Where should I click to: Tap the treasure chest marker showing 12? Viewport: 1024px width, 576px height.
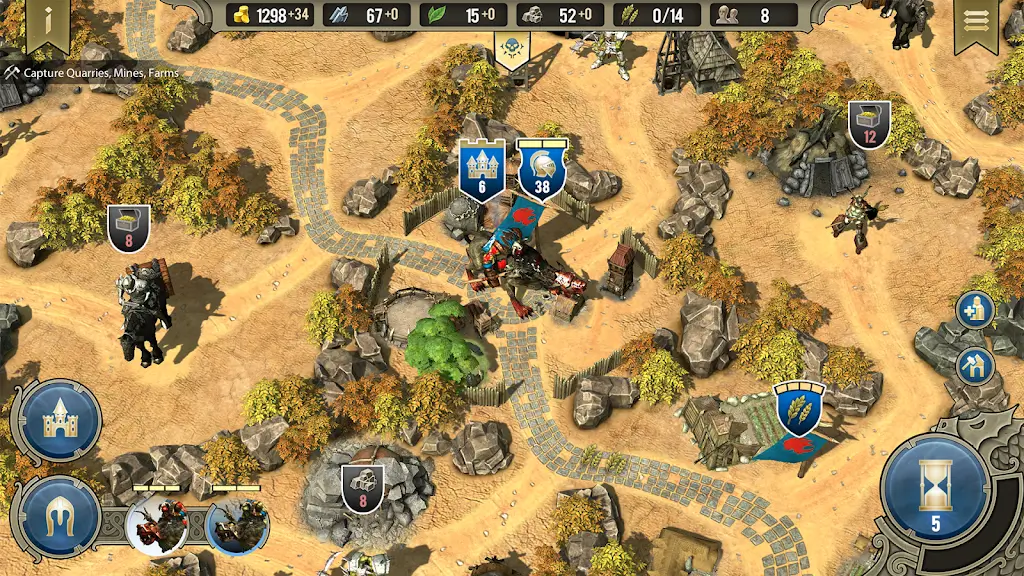(x=869, y=124)
